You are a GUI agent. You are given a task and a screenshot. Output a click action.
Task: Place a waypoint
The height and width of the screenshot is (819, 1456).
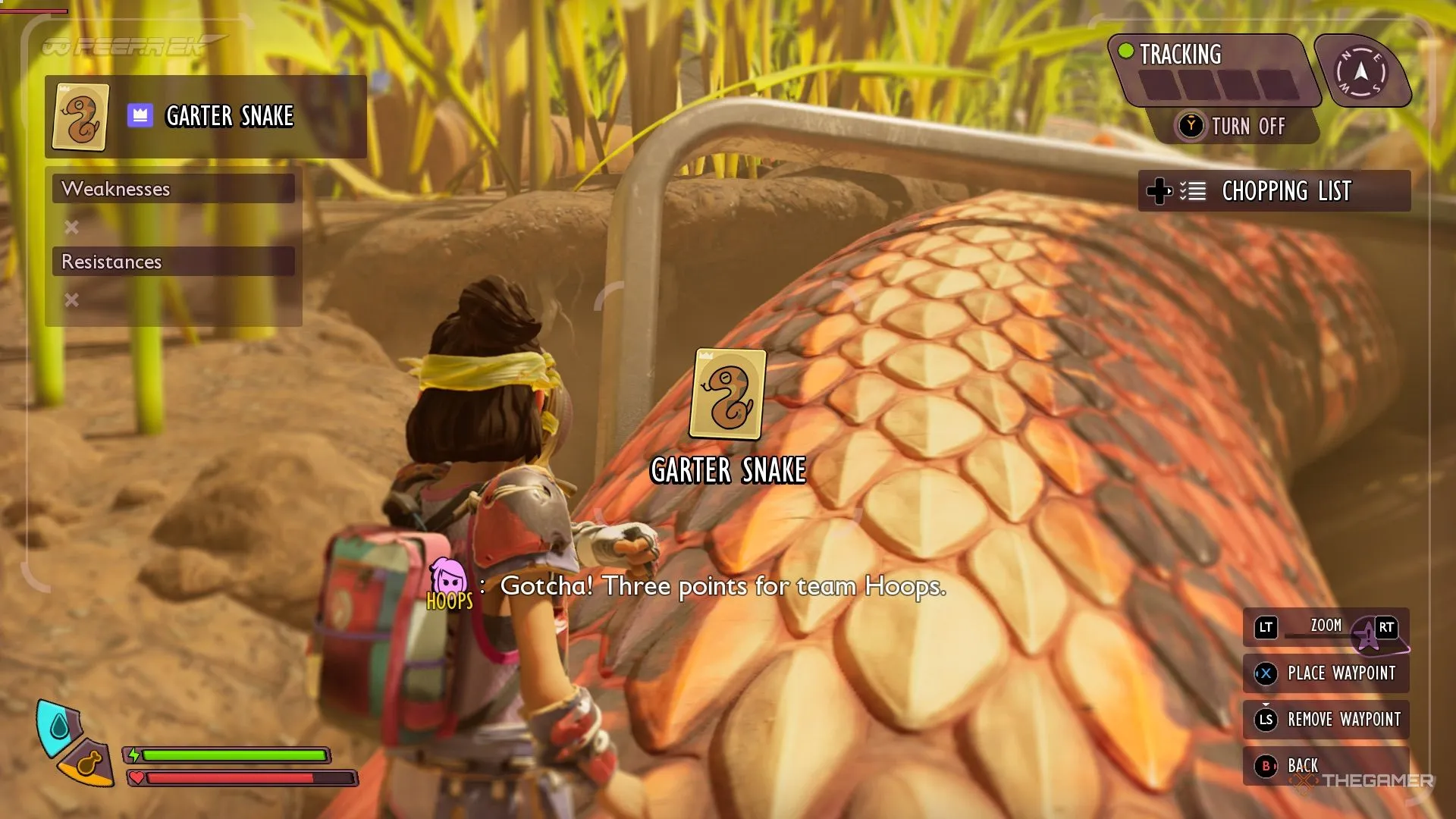pos(1326,673)
